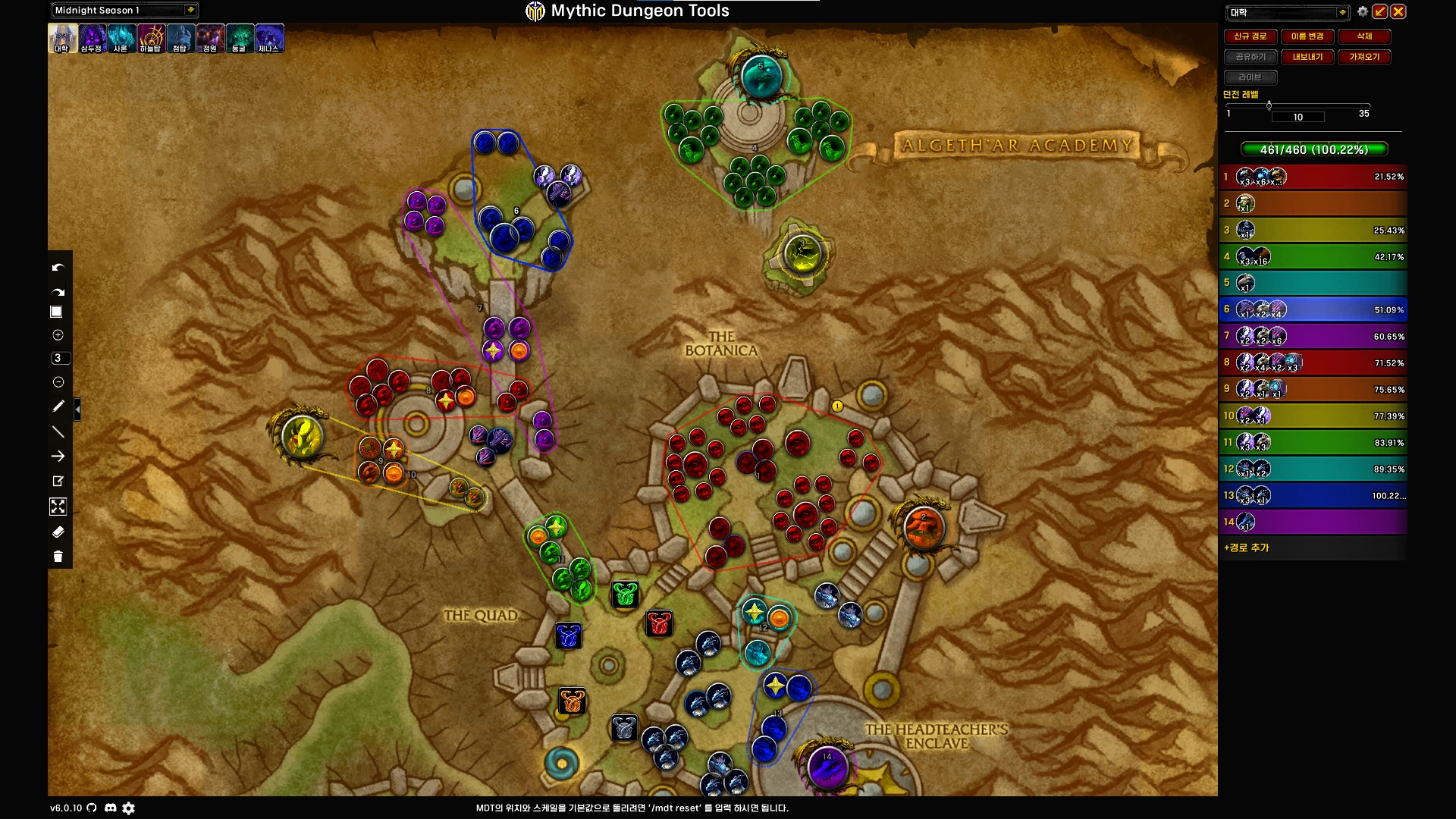Viewport: 1456px width, 819px height.
Task: Open the Midnight Season 1 dropdown
Action: pyautogui.click(x=190, y=10)
